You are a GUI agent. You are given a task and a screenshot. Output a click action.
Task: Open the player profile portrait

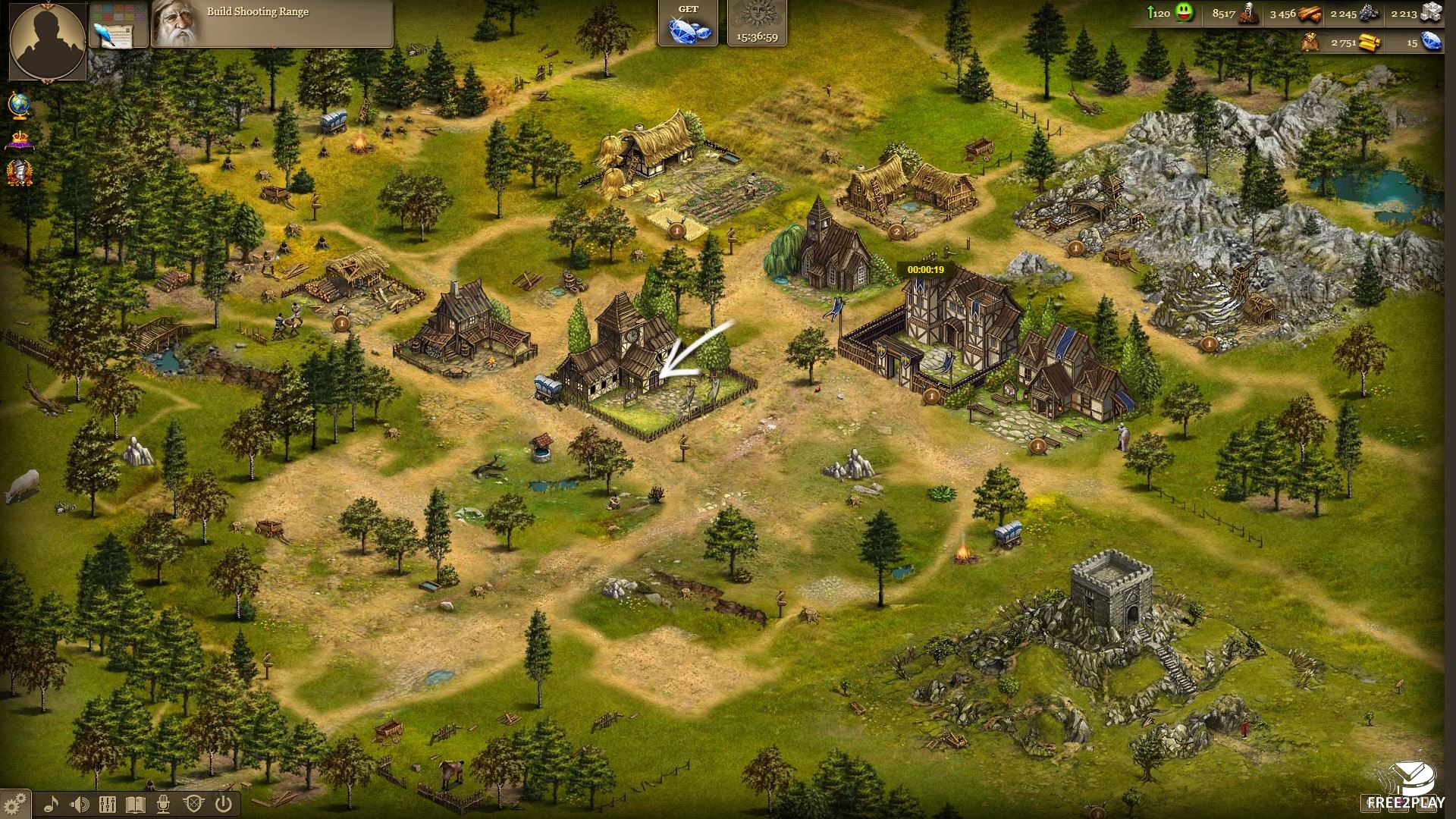tap(47, 39)
